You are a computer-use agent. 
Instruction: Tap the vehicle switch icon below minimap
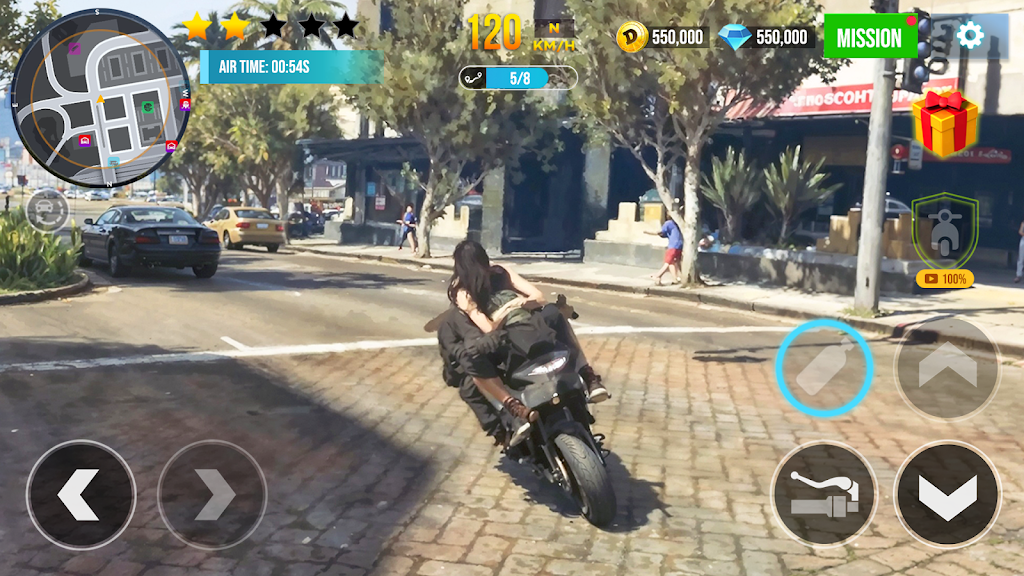(x=46, y=210)
